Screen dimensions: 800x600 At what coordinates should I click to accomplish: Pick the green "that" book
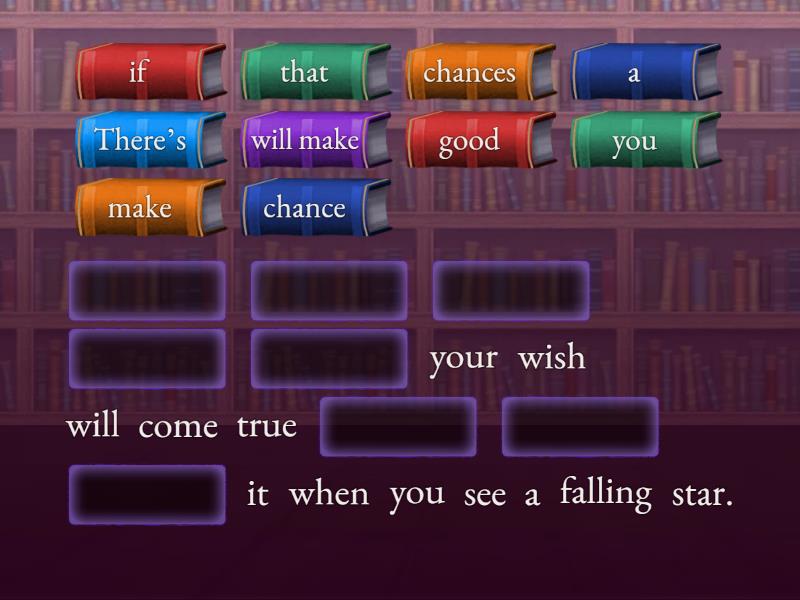tap(304, 72)
